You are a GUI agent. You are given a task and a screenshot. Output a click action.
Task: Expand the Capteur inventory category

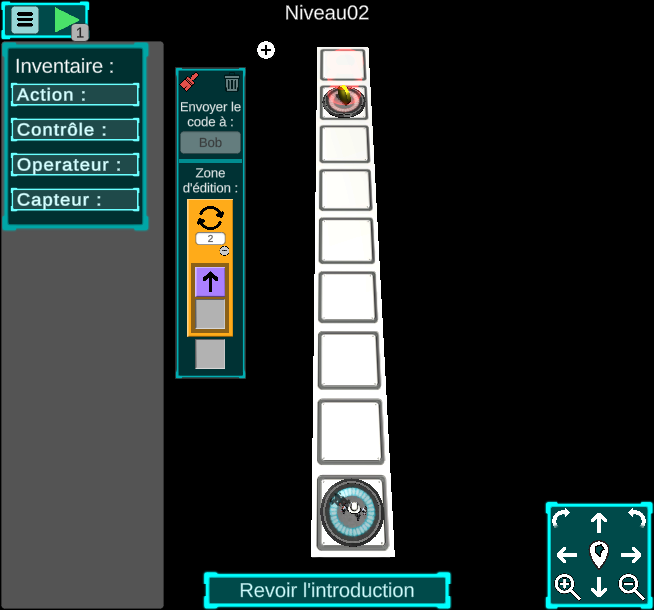(75, 200)
